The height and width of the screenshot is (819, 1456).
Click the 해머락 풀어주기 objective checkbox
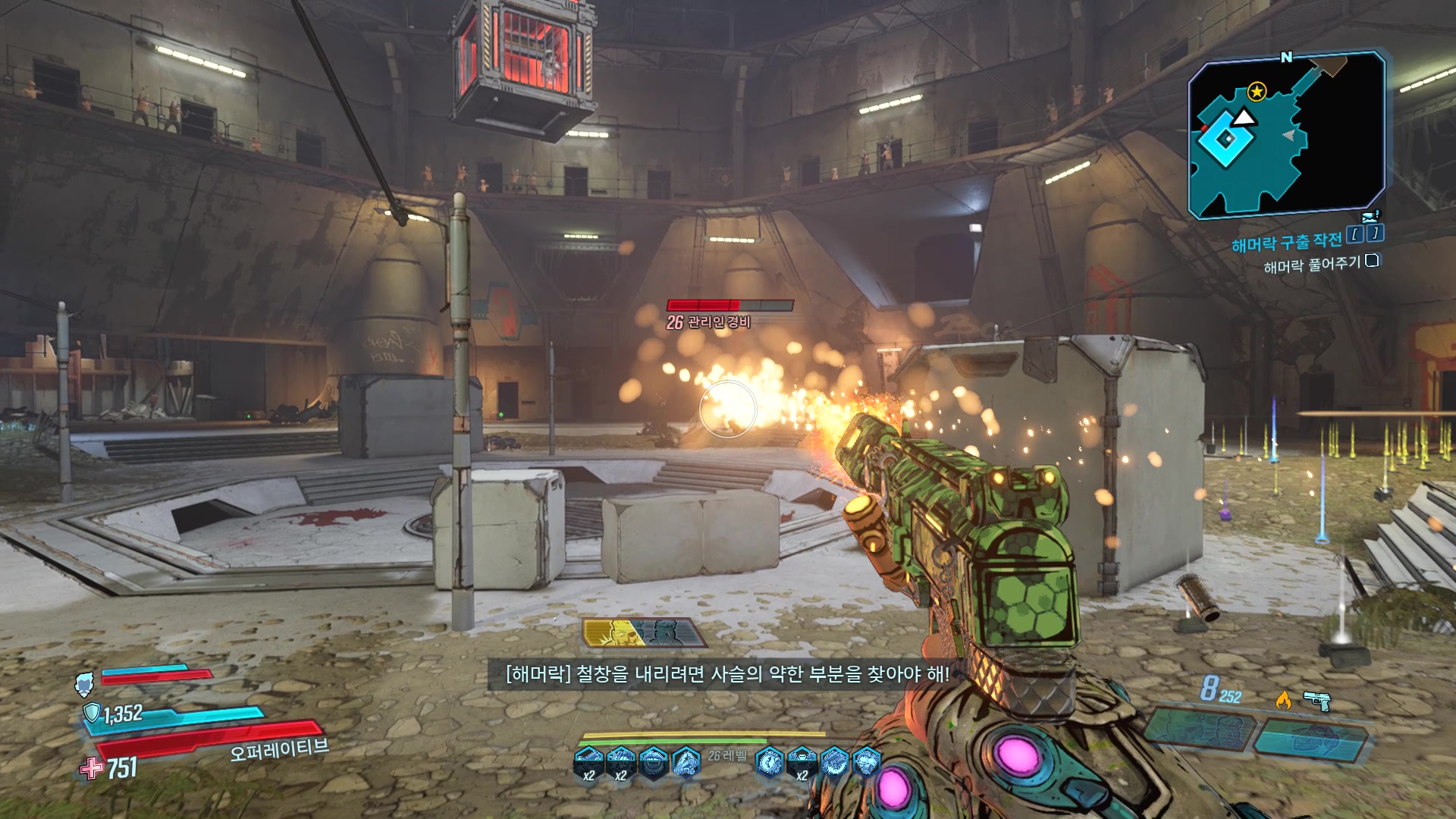[x=1371, y=261]
